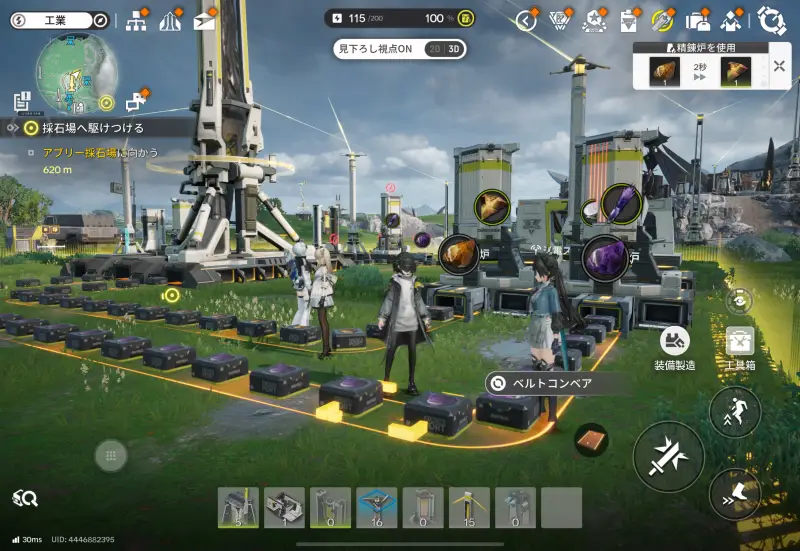Close the 精錬炉を使用 recipe panel
Viewport: 800px width, 551px height.
(x=779, y=67)
